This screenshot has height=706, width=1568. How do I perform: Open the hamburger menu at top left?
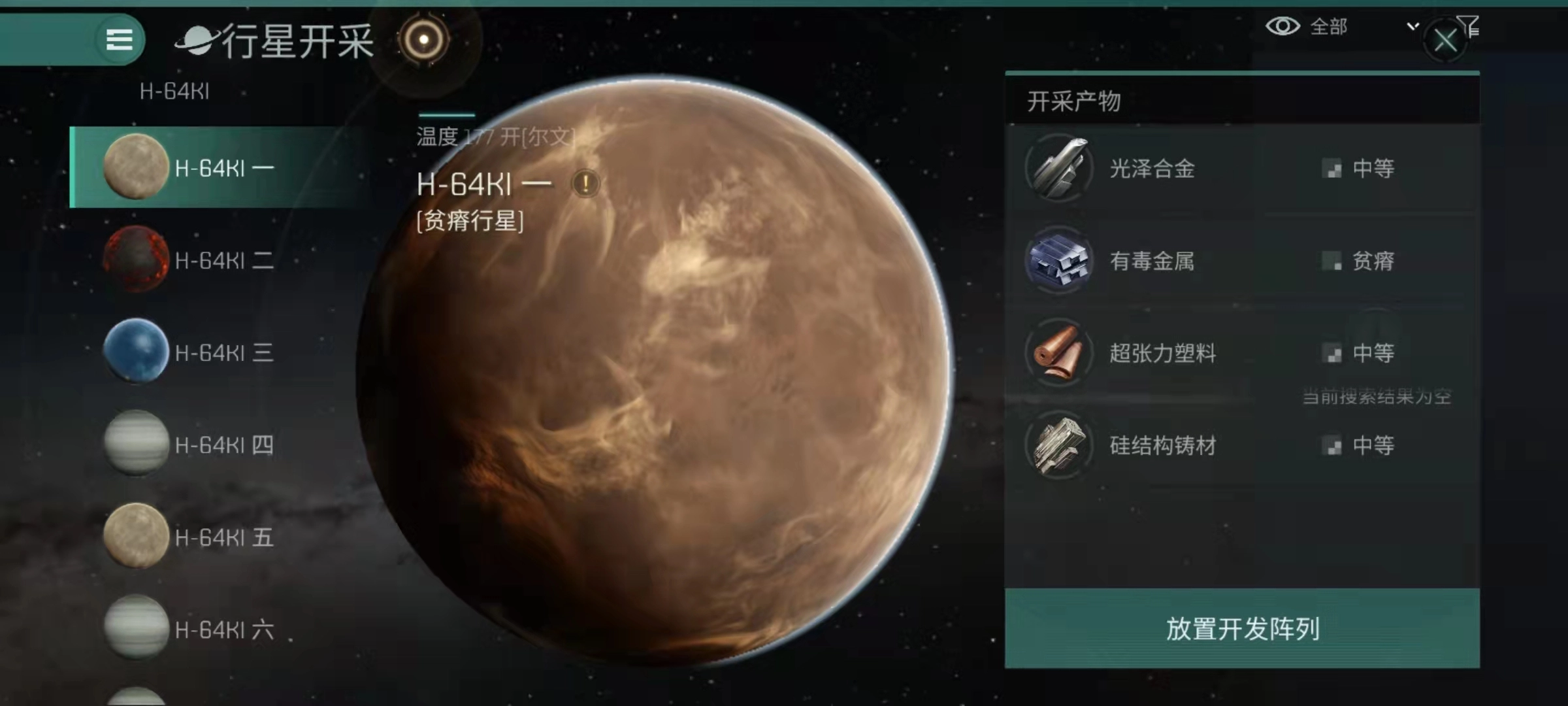tap(118, 39)
